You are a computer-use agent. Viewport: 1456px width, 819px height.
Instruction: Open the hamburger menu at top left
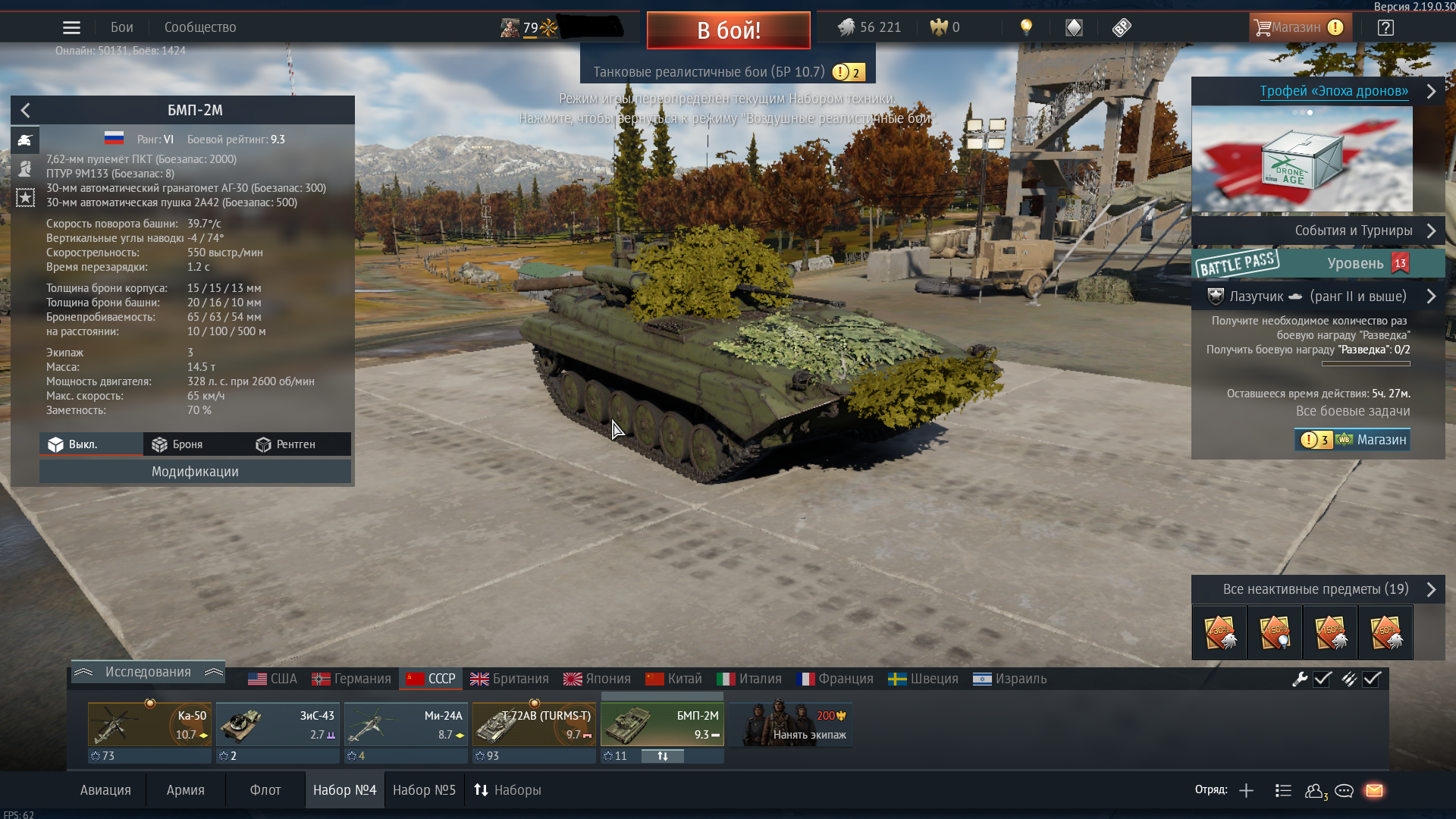[x=71, y=27]
